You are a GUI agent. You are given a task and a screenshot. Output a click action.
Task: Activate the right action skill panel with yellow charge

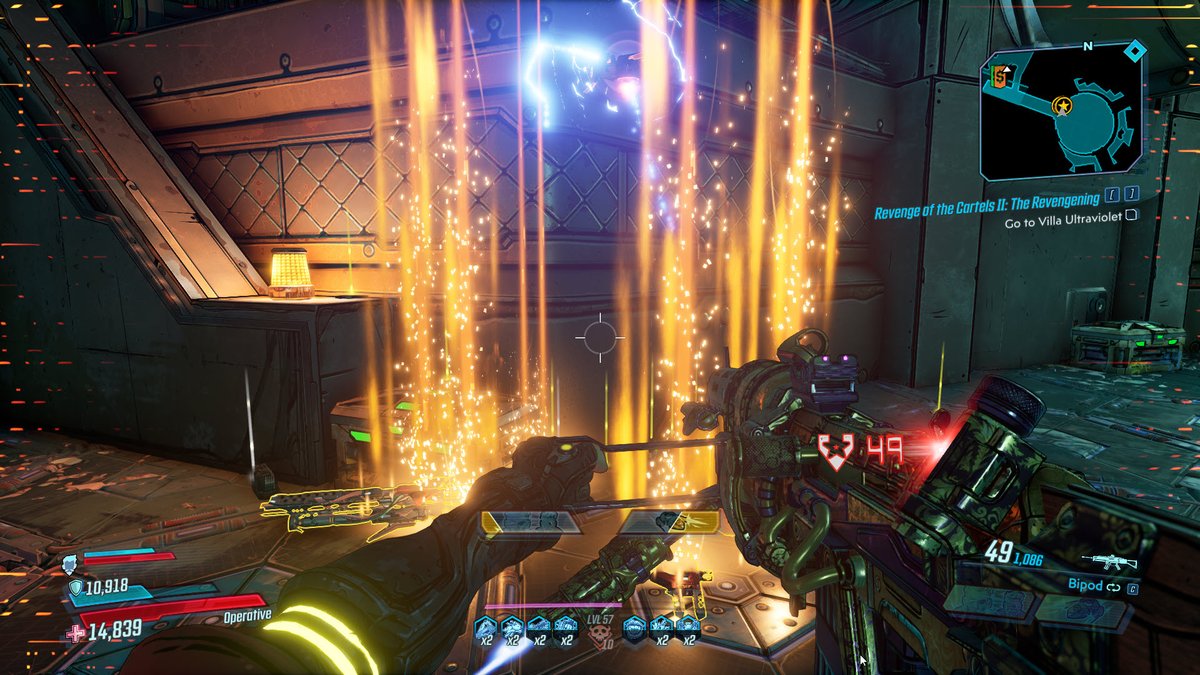click(669, 522)
